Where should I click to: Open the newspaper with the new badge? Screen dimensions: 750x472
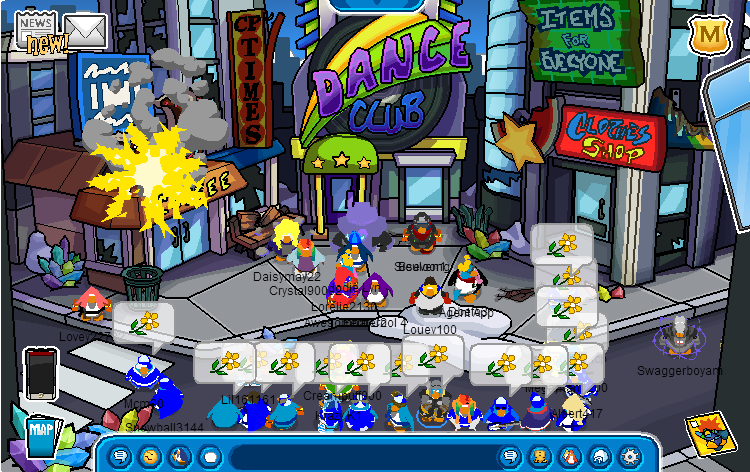pos(37,30)
